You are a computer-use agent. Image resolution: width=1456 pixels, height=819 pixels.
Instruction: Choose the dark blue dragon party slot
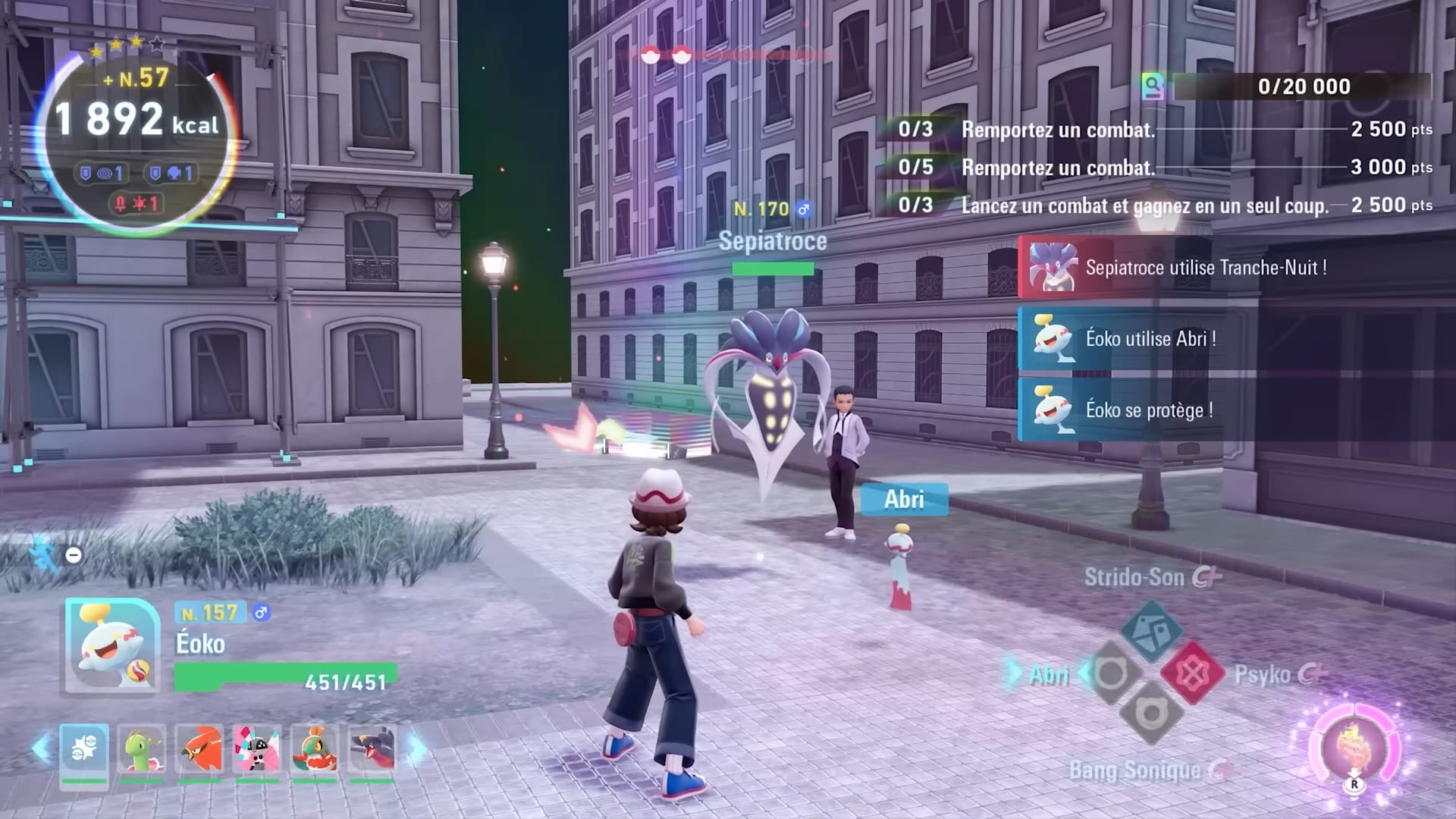point(372,751)
